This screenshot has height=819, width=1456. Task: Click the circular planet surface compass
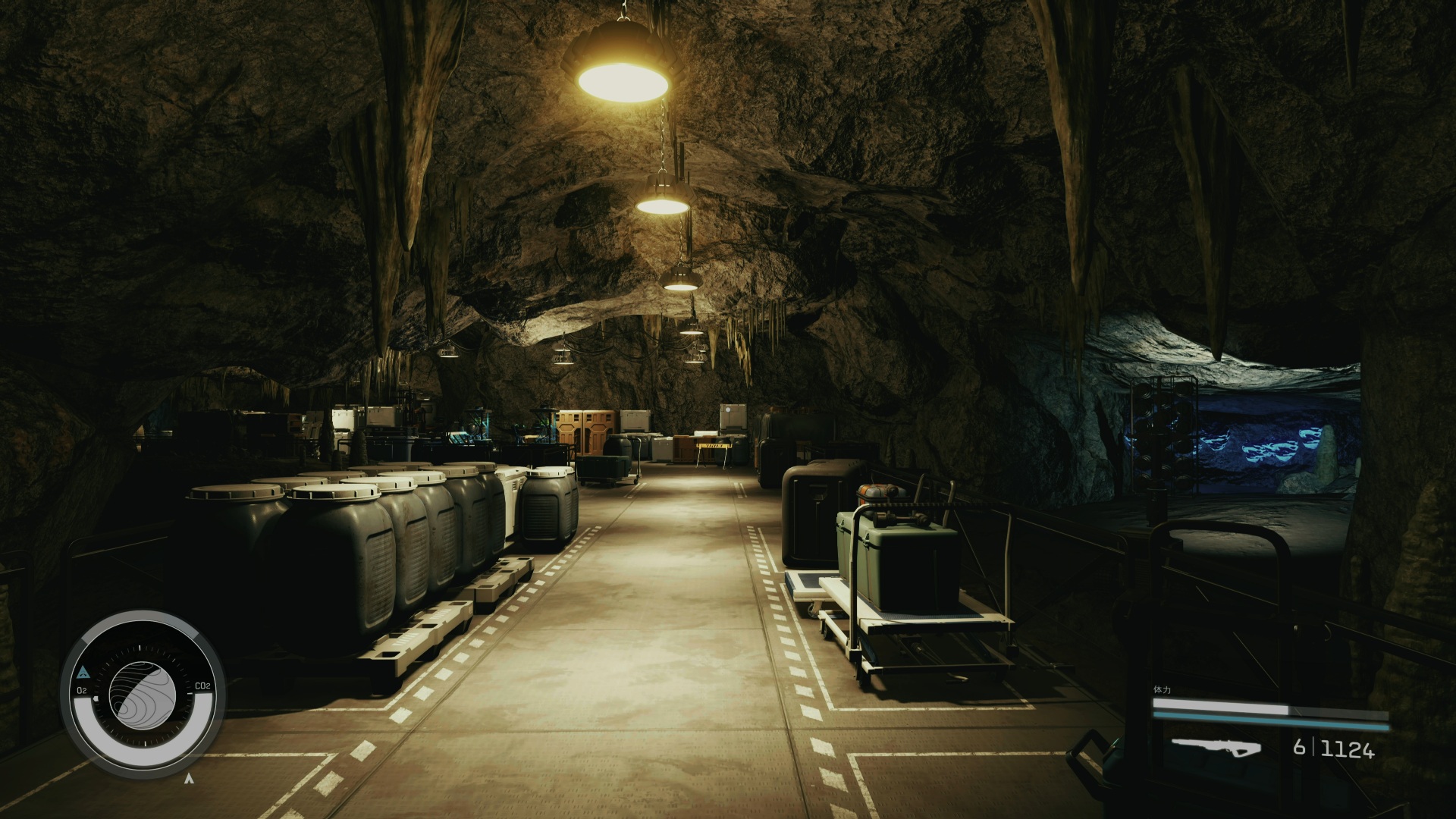143,692
